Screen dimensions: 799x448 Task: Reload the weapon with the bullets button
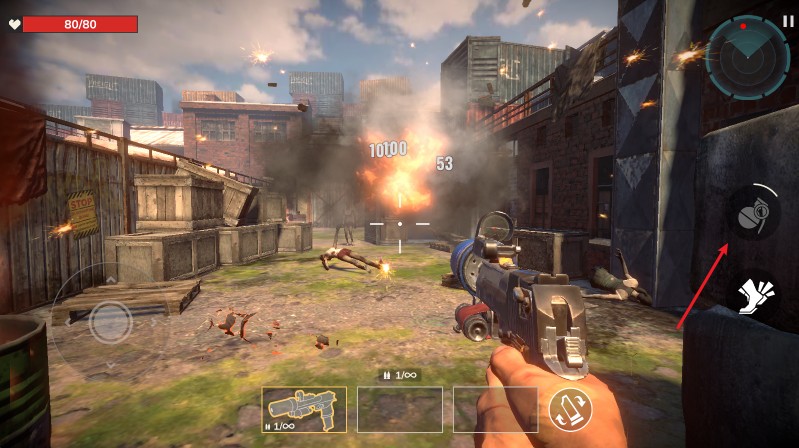point(570,408)
